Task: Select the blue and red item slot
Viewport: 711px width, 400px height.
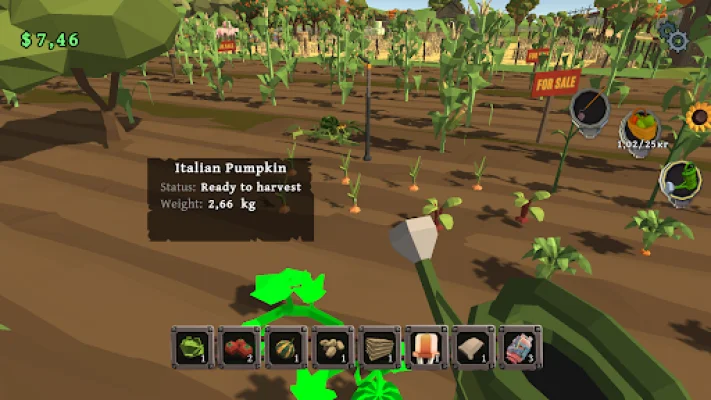Action: 520,347
